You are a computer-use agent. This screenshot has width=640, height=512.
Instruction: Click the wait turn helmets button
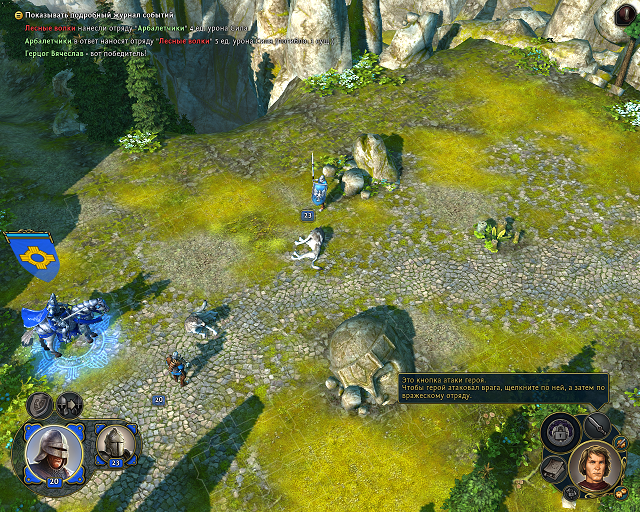pyautogui.click(x=69, y=404)
